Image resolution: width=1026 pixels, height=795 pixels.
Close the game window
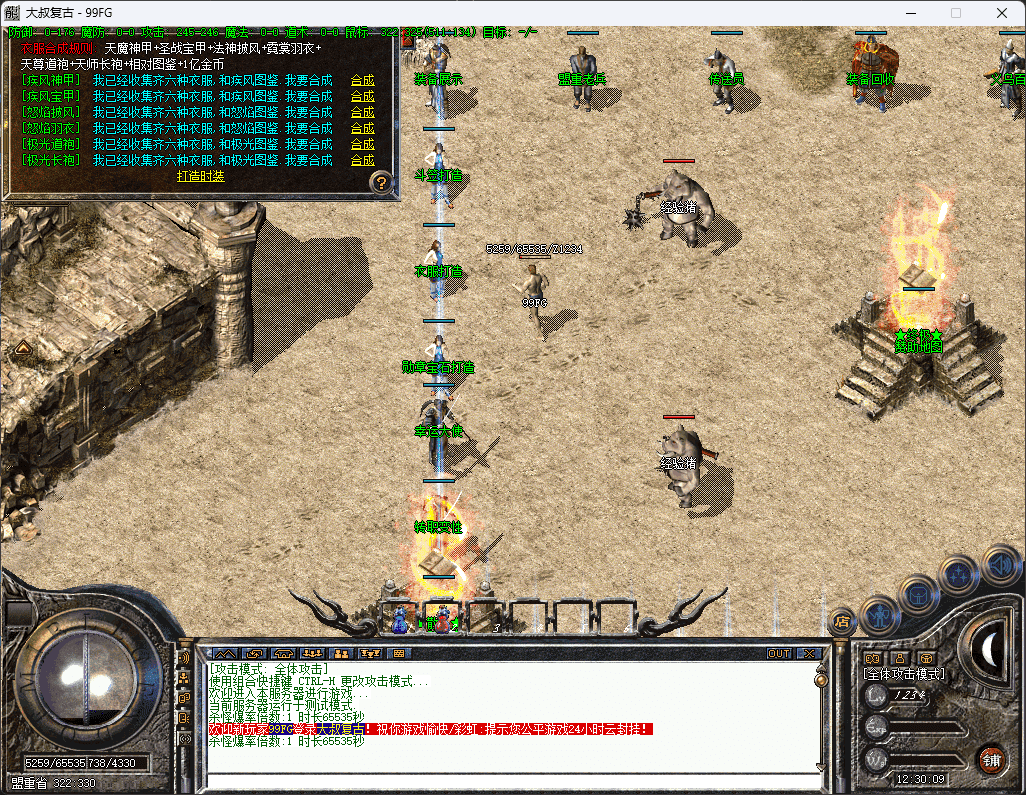click(1001, 13)
